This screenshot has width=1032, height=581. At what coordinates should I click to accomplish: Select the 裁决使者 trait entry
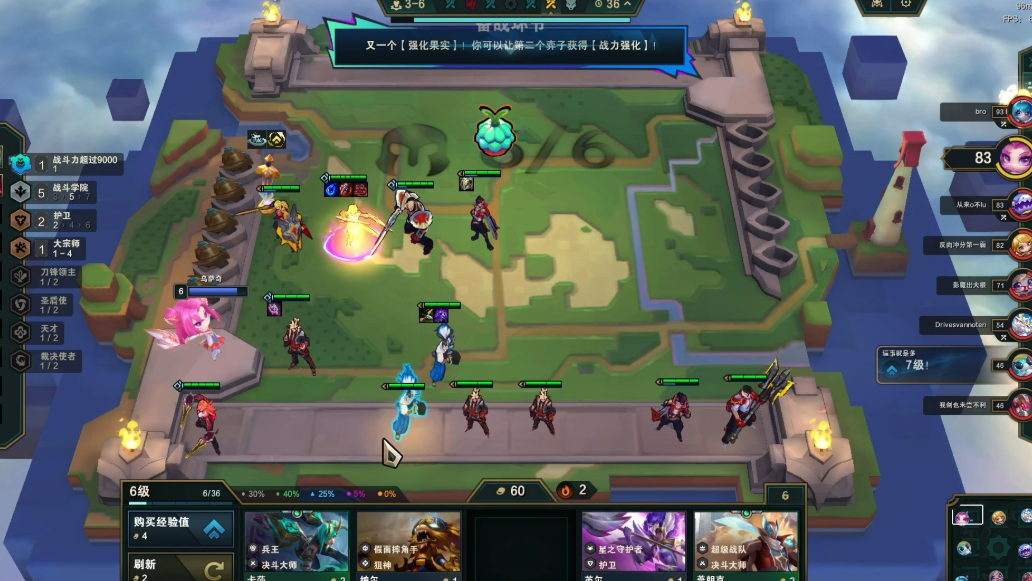coord(62,360)
